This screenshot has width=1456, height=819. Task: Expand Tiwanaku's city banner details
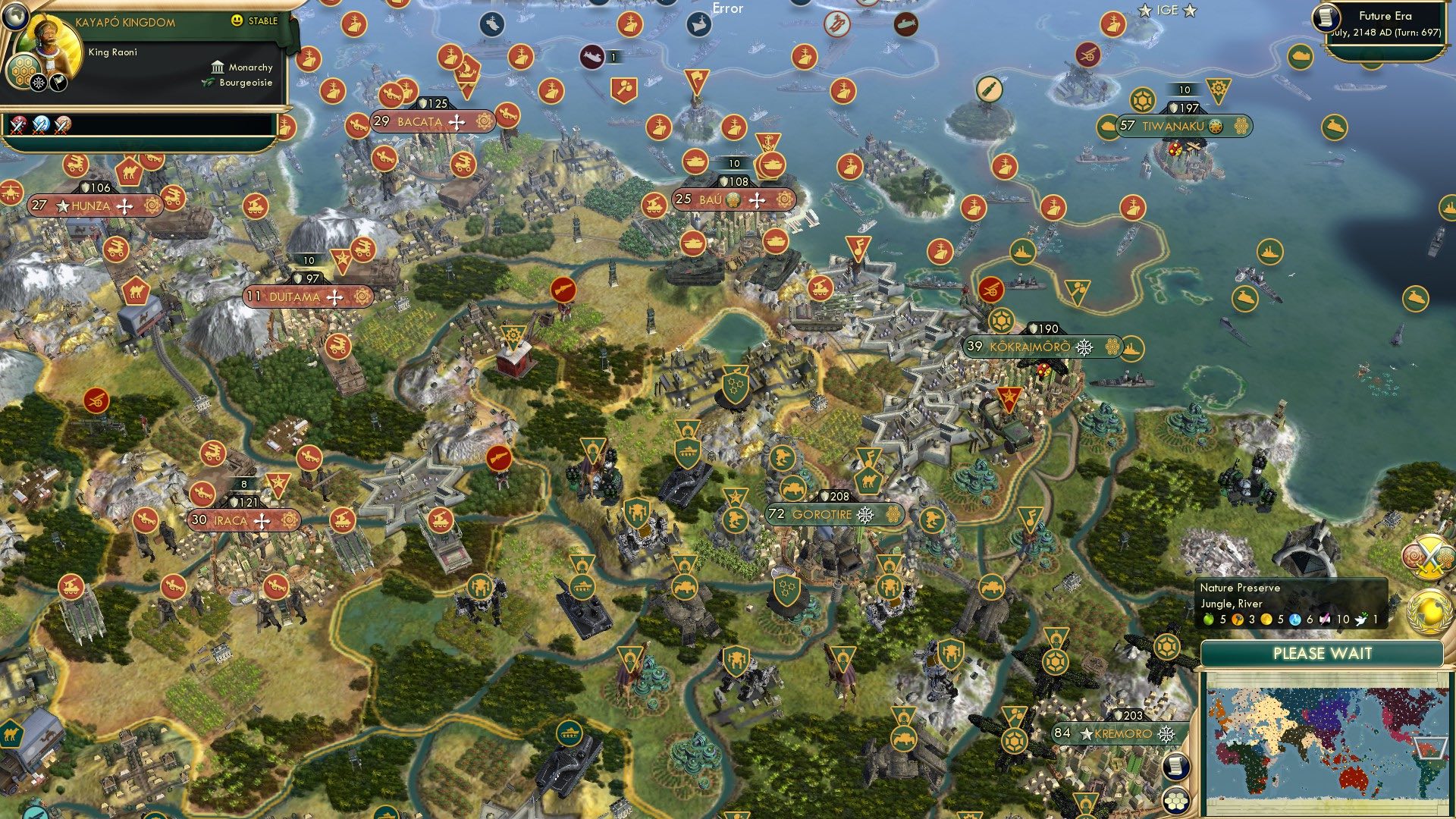[x=1172, y=127]
